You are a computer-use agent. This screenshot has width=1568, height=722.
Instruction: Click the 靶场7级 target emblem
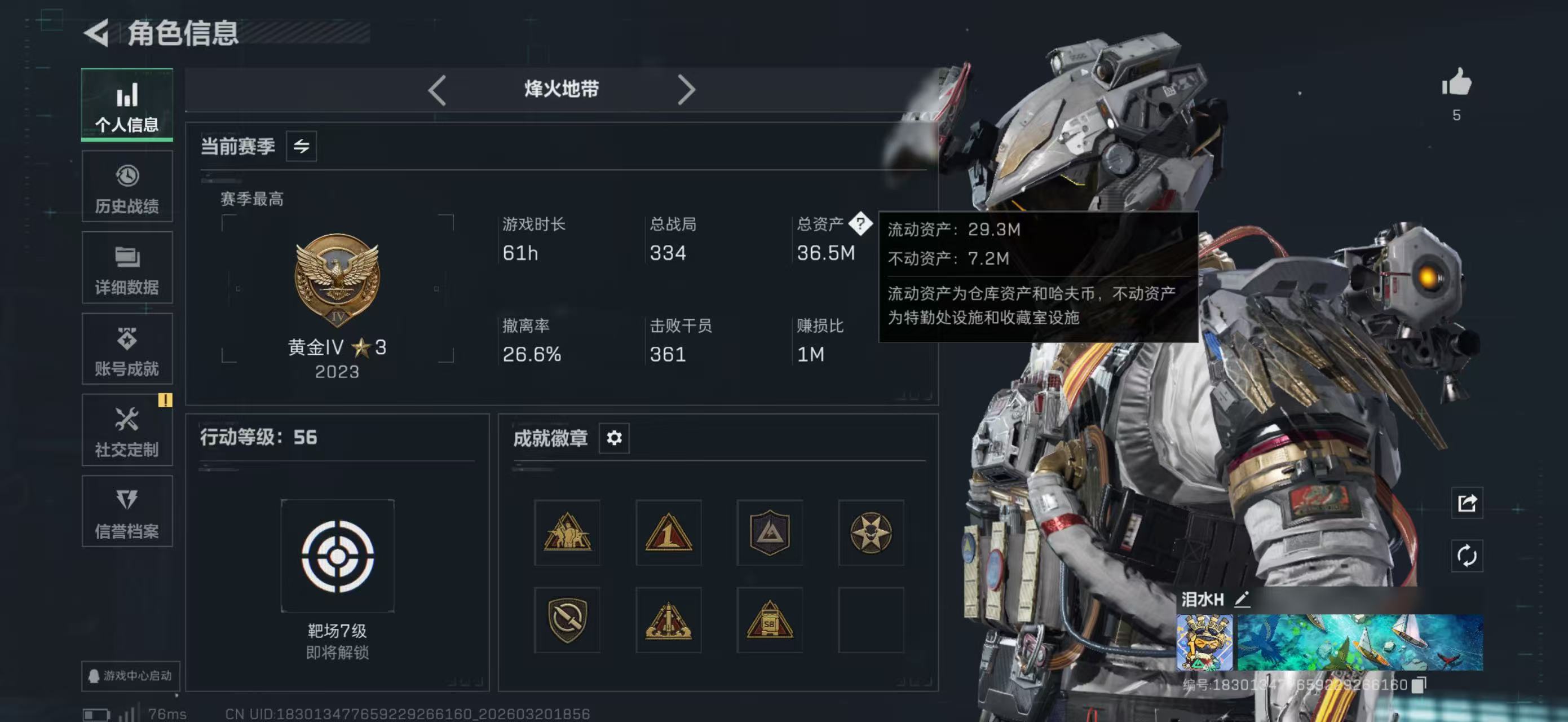[337, 555]
